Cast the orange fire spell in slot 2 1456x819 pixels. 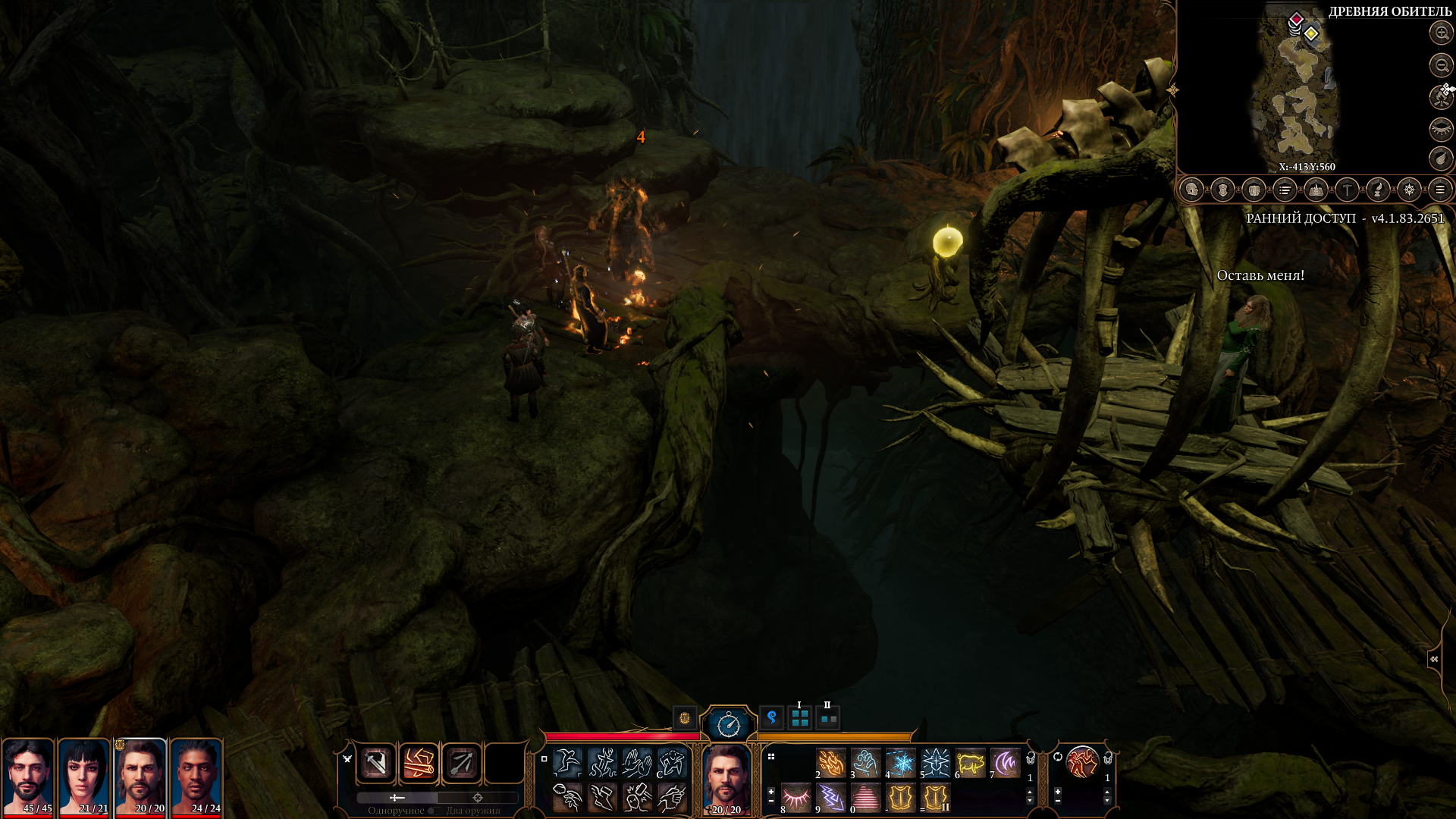click(831, 763)
